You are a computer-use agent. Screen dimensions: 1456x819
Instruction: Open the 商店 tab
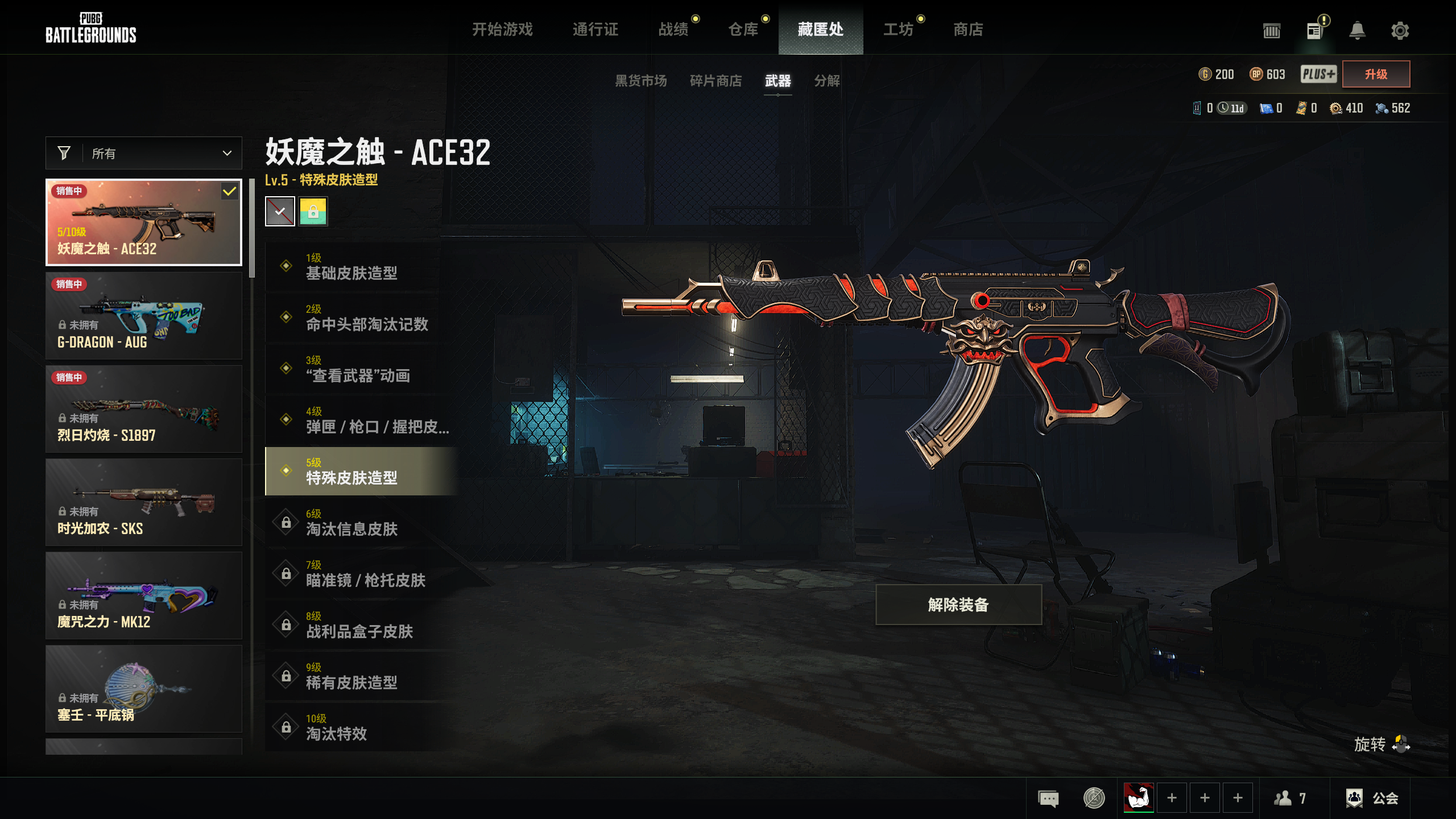pos(968,30)
